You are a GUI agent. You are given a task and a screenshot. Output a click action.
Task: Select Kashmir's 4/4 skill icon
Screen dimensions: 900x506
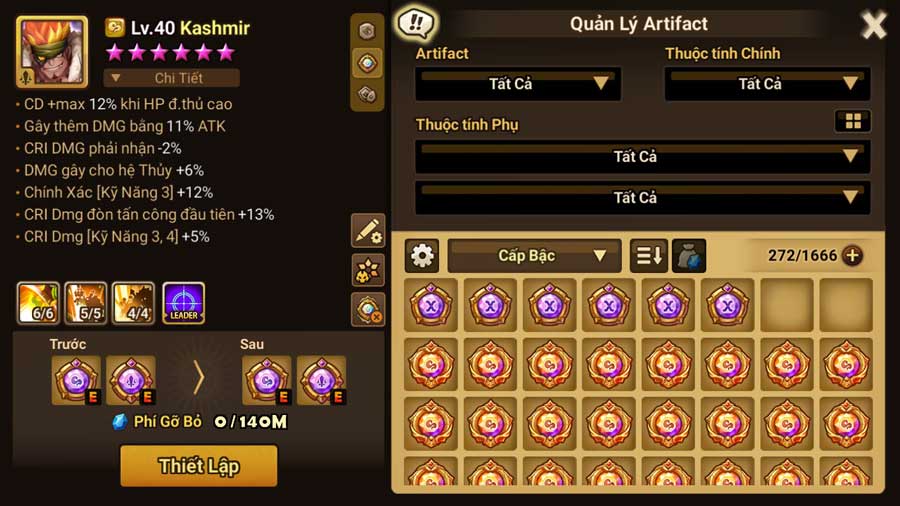134,304
